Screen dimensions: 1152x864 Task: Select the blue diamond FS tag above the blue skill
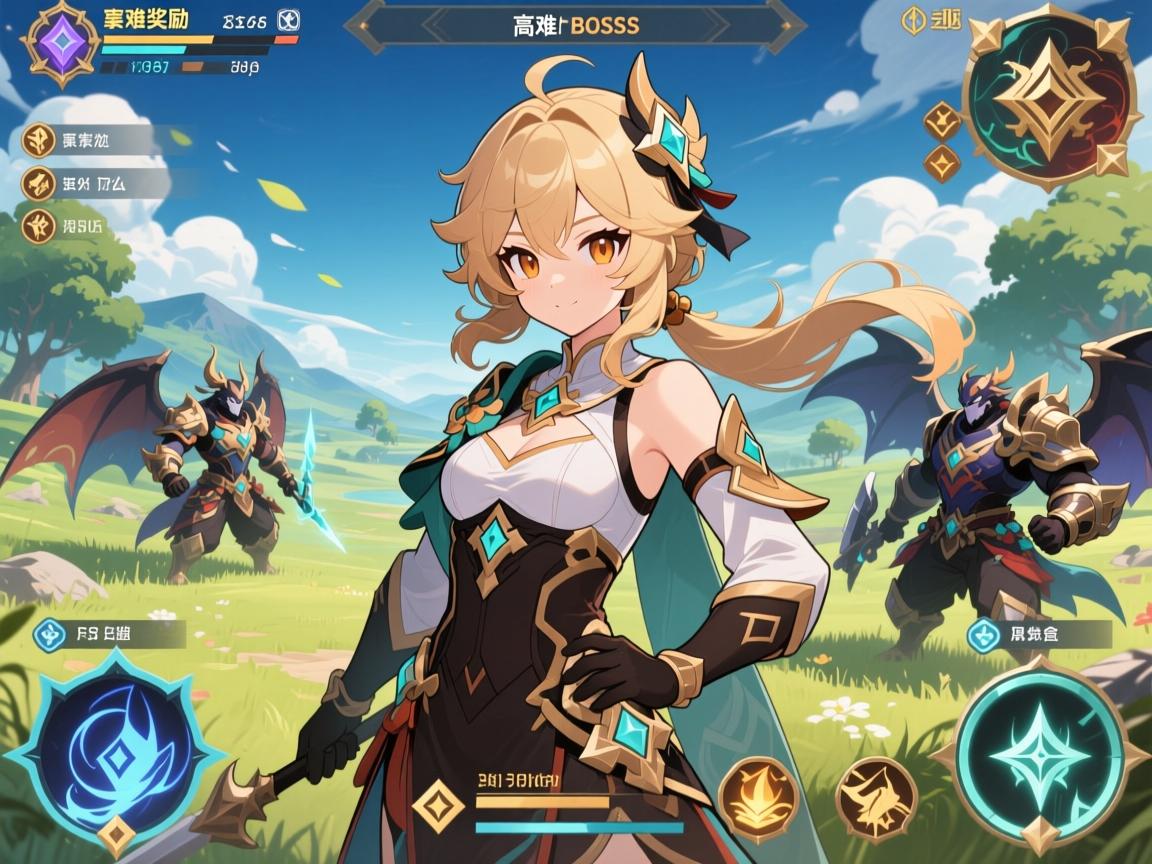click(x=50, y=633)
